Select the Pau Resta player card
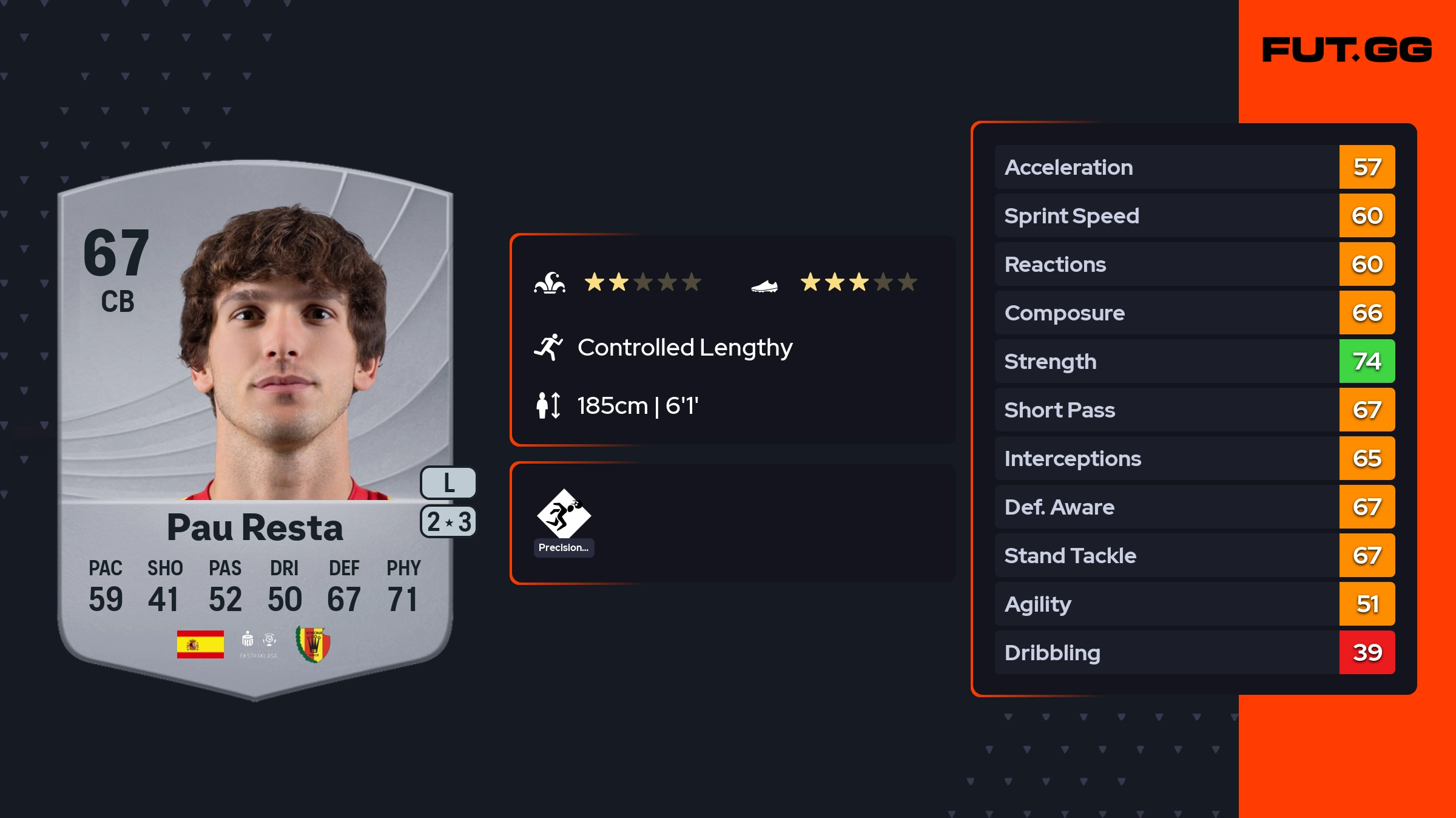This screenshot has height=818, width=1456. tap(255, 425)
